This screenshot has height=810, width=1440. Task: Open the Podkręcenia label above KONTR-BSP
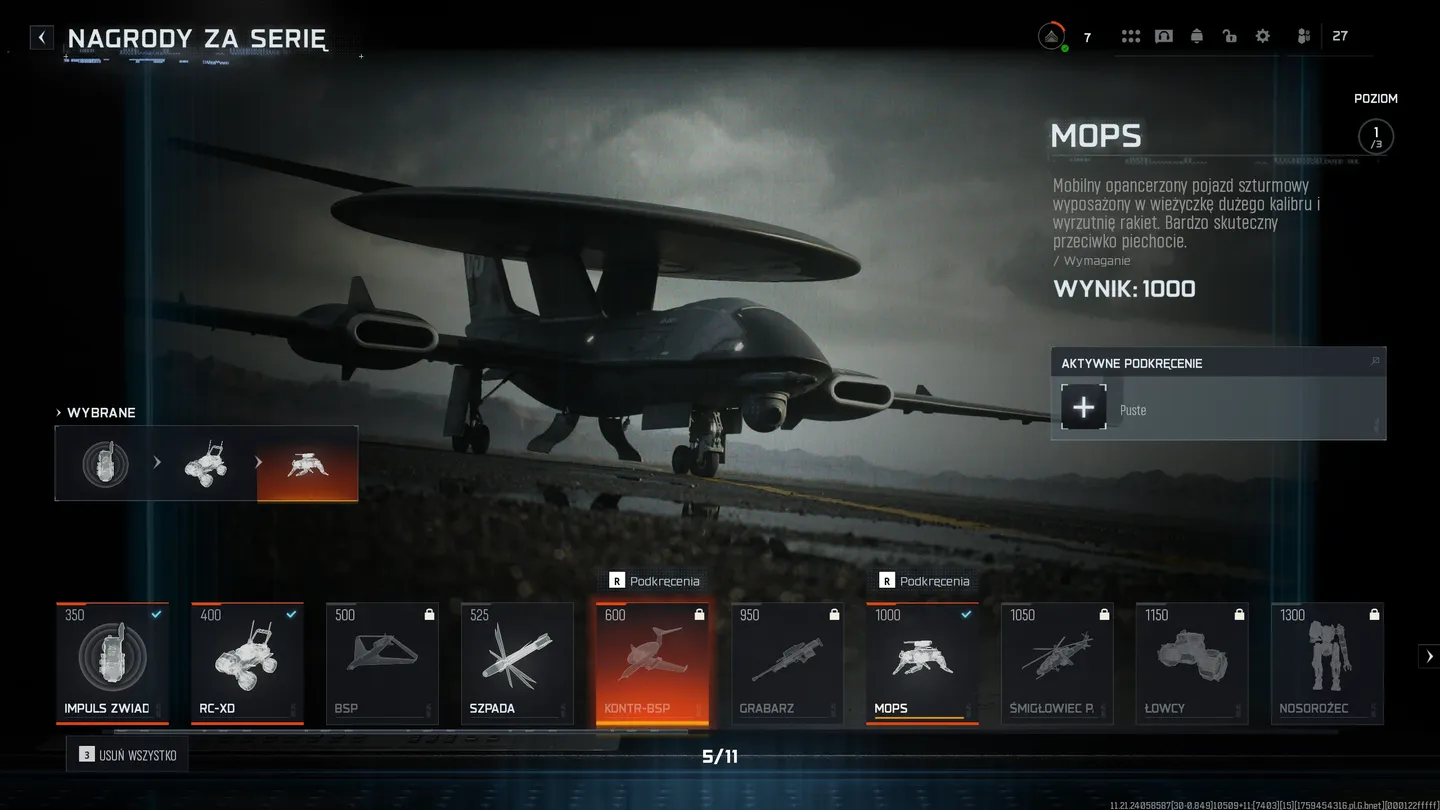pos(653,580)
